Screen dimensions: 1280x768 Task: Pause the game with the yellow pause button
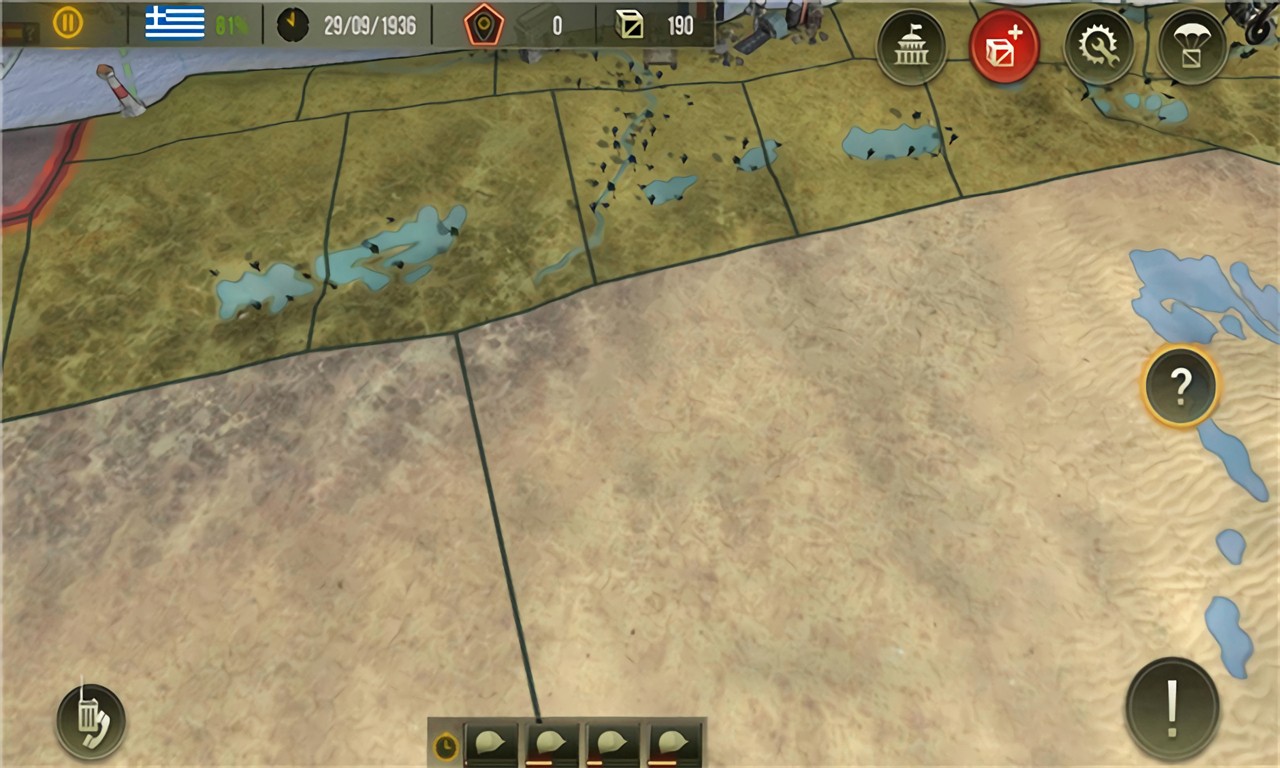pos(68,22)
